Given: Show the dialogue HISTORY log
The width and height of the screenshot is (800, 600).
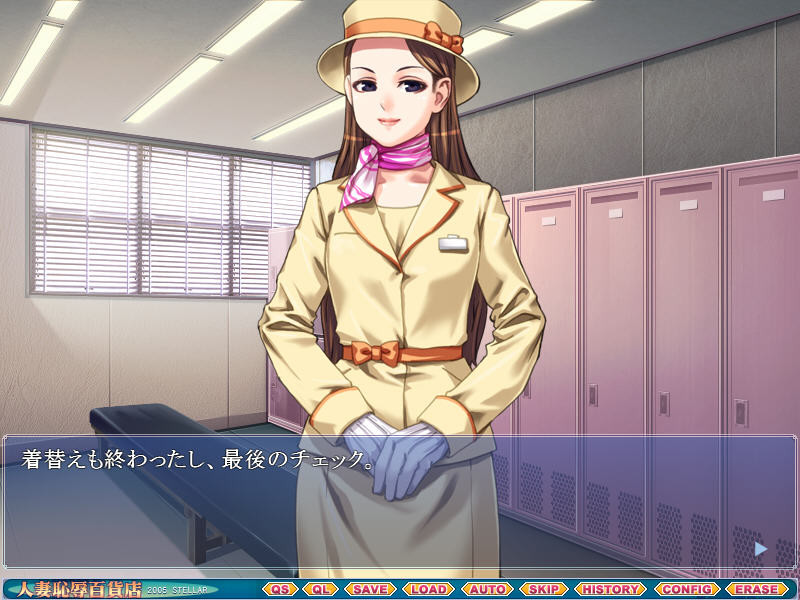Looking at the screenshot, I should 610,589.
